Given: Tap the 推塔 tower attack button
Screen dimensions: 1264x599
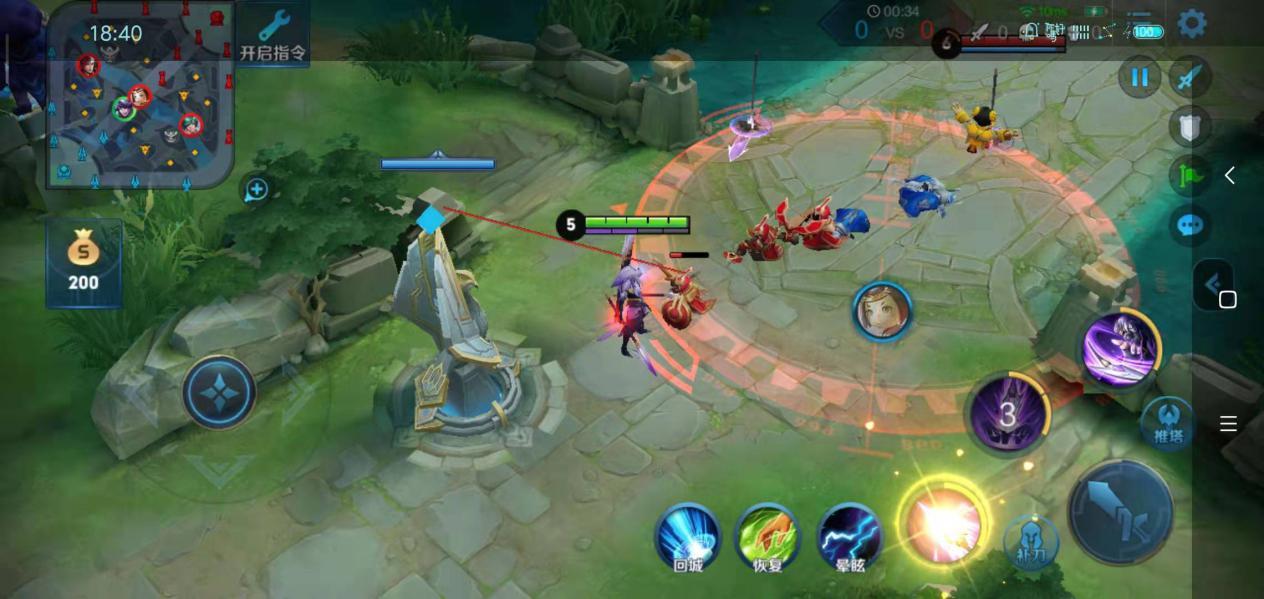Looking at the screenshot, I should (1167, 422).
